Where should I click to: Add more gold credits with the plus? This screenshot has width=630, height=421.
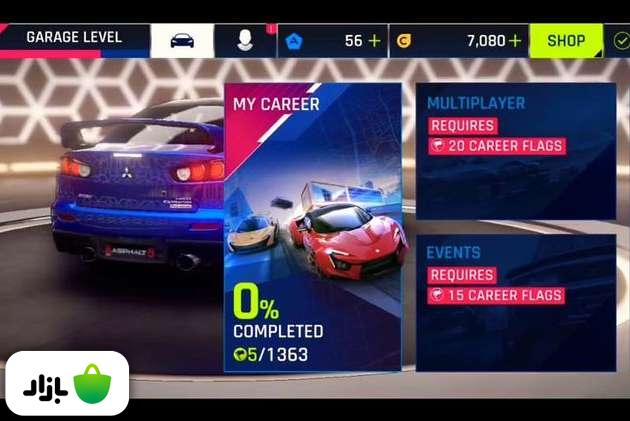click(x=515, y=41)
